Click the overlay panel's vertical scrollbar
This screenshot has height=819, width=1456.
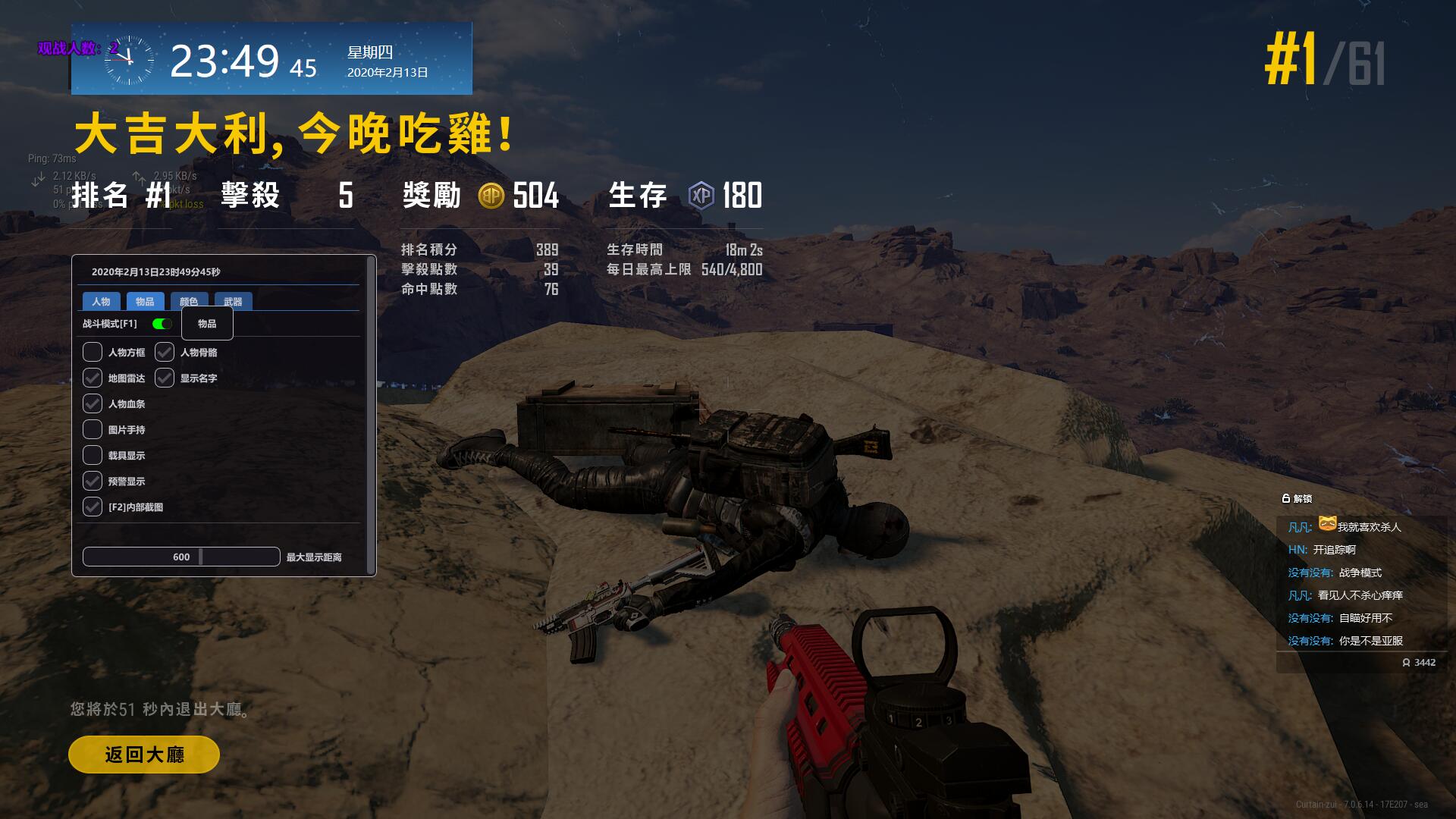370,416
